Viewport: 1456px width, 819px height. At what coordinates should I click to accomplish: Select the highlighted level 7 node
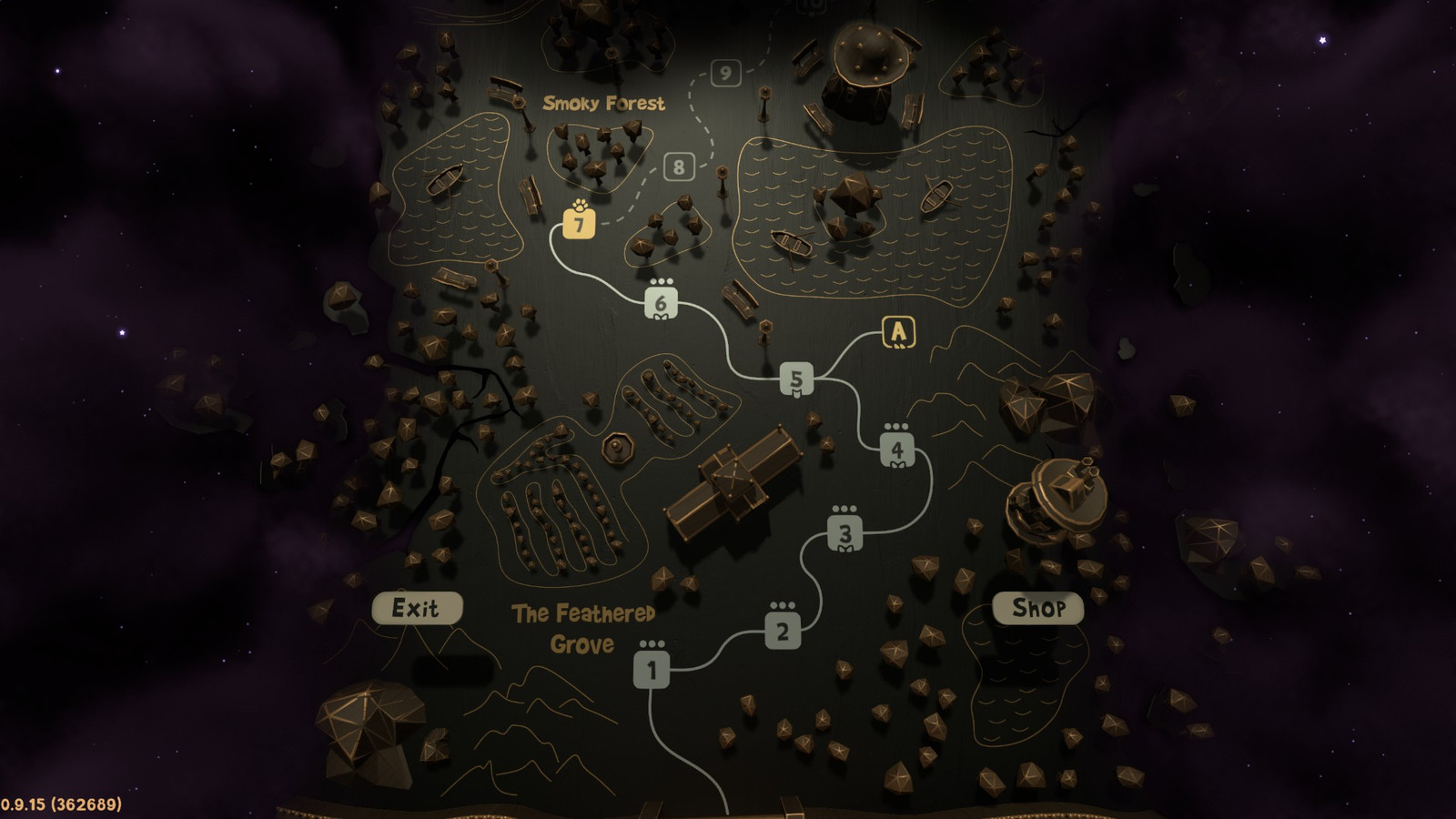click(579, 224)
